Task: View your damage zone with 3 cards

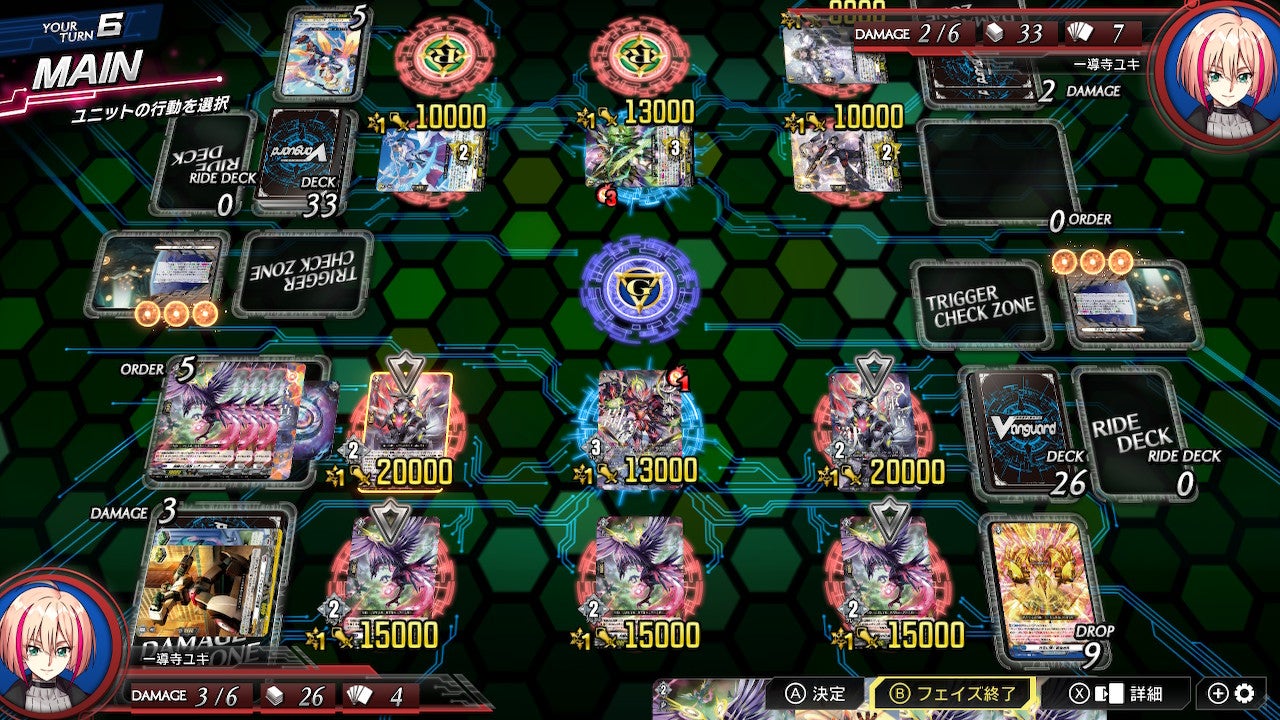Action: click(208, 580)
